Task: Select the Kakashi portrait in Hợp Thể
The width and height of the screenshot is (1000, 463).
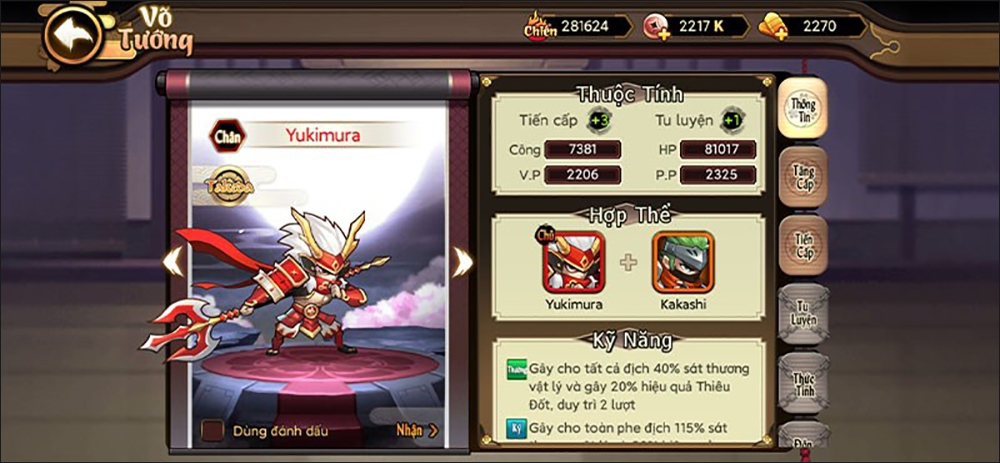Action: point(683,262)
